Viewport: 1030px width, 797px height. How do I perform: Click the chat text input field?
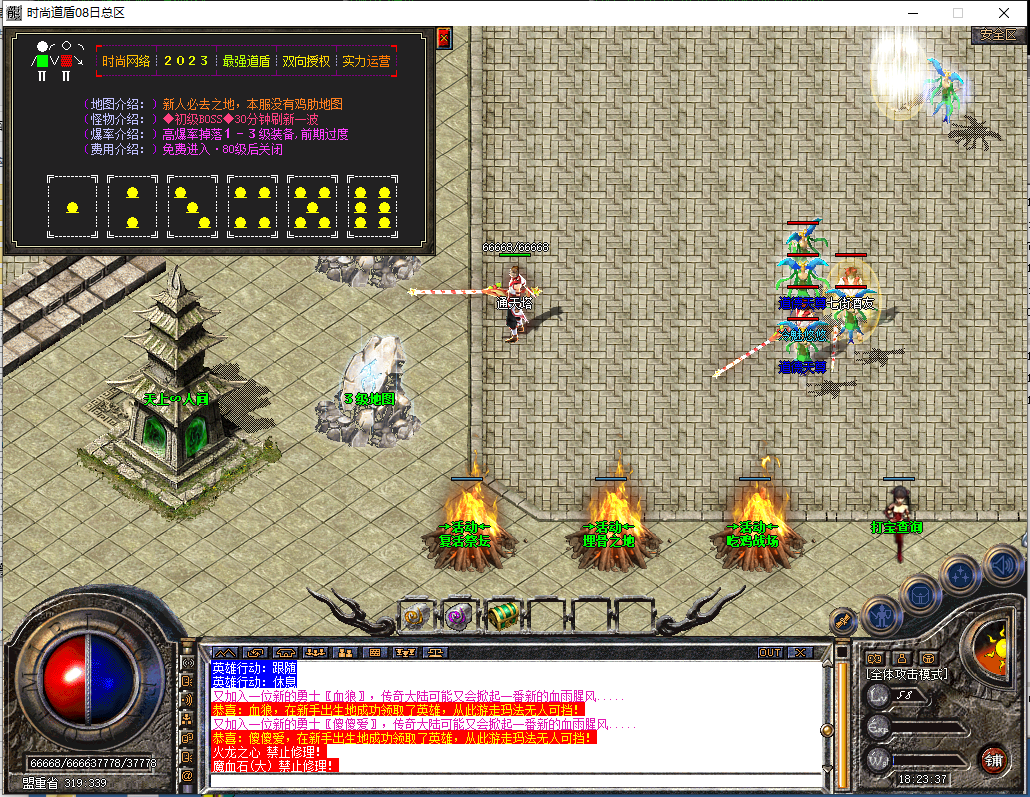coord(515,780)
